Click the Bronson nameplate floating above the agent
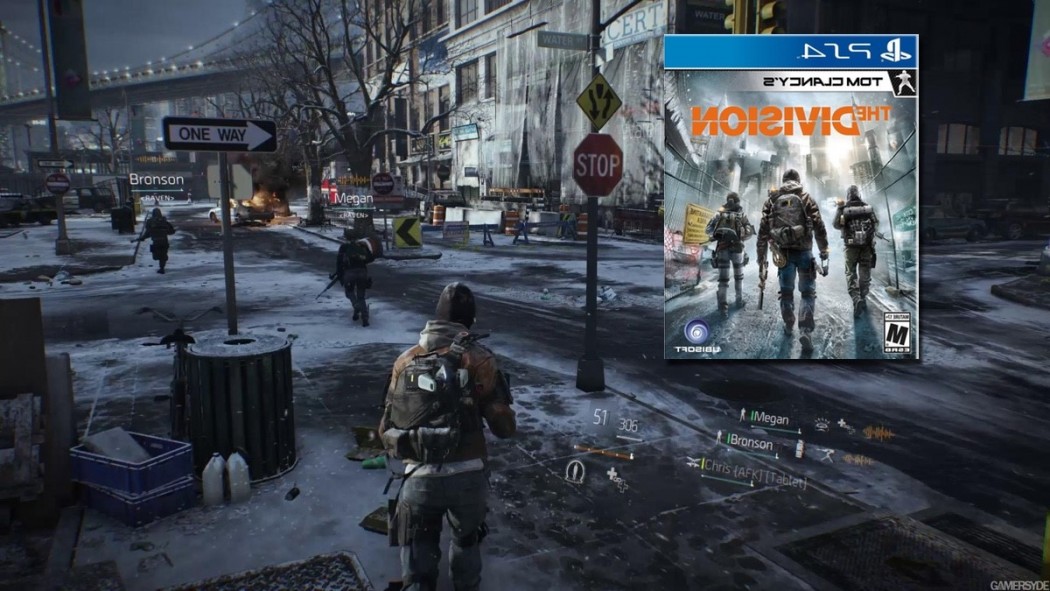Image resolution: width=1050 pixels, height=591 pixels. tap(157, 181)
